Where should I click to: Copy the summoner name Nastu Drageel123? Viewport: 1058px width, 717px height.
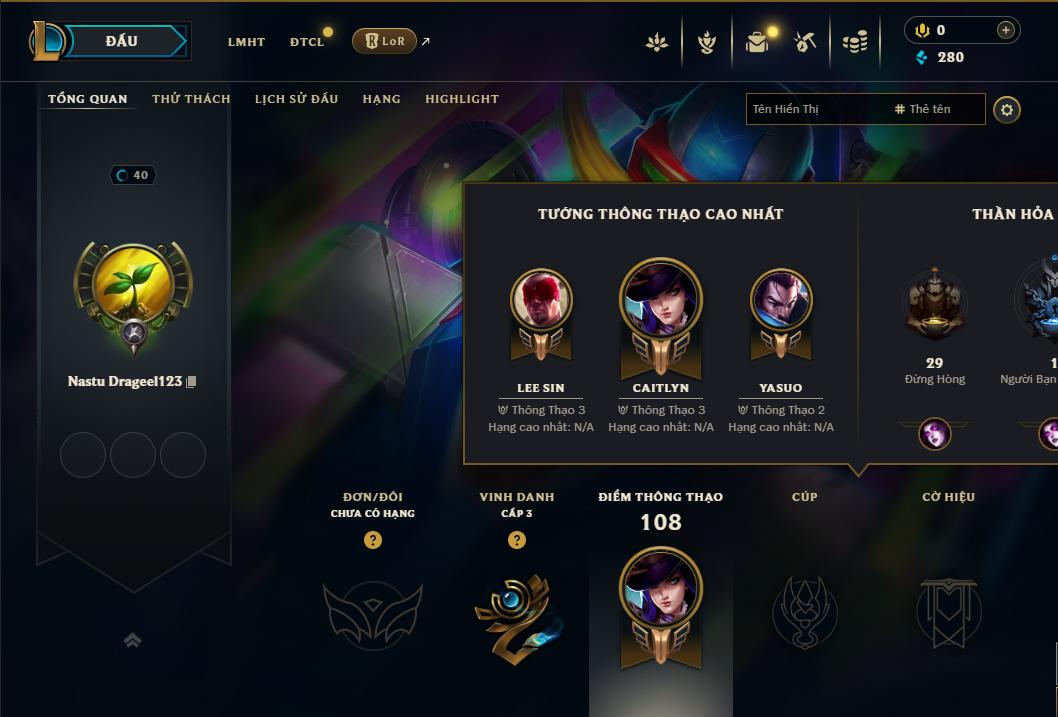click(191, 382)
